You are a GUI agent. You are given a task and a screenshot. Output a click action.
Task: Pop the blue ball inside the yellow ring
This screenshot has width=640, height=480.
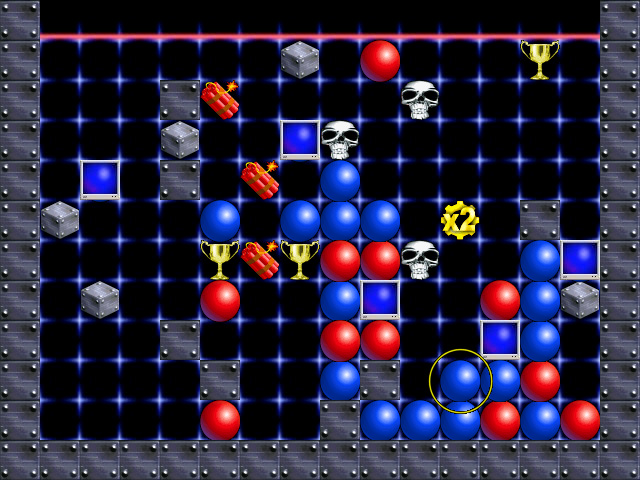coord(460,380)
